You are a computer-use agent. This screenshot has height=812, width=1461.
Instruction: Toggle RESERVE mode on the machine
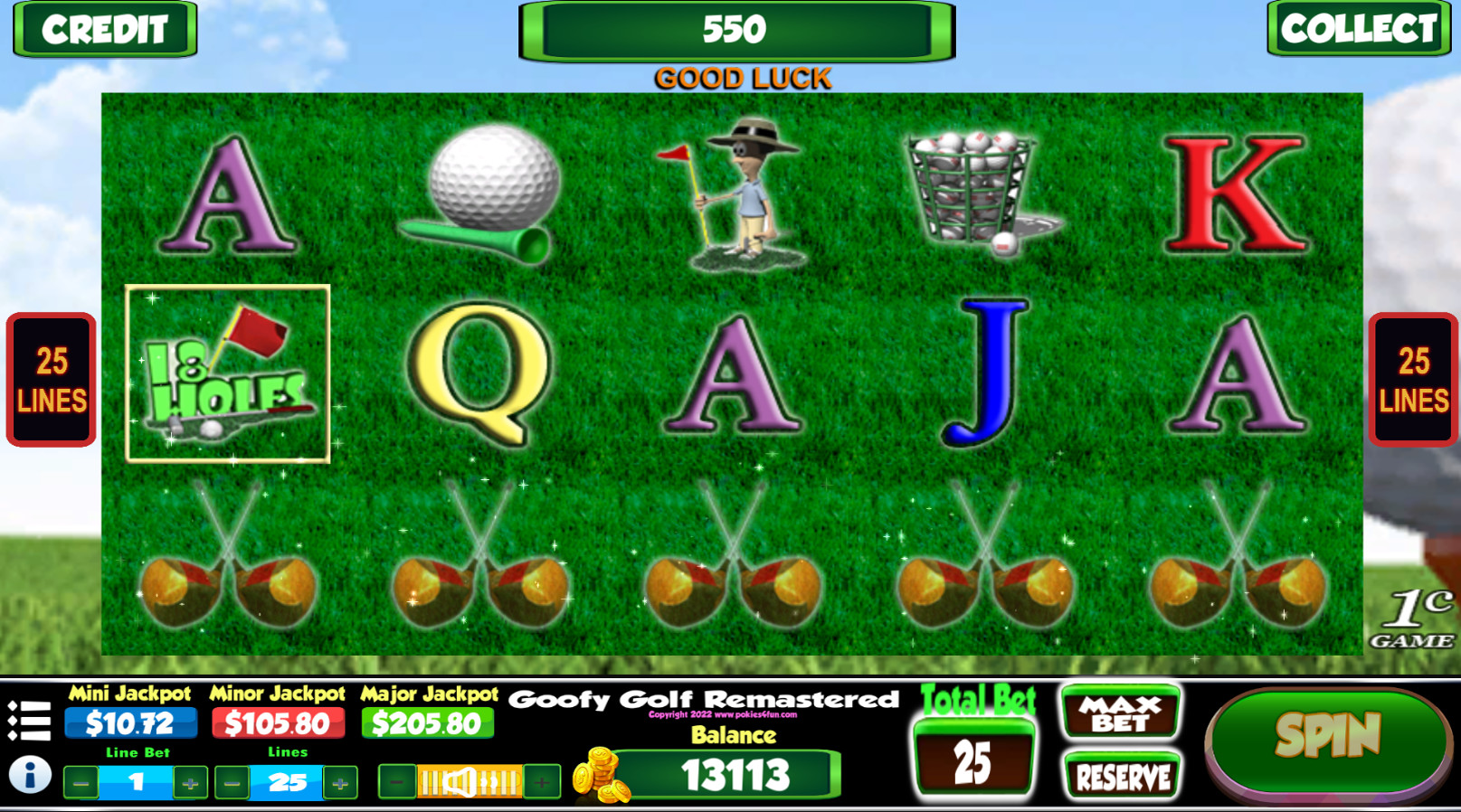pos(1122,776)
